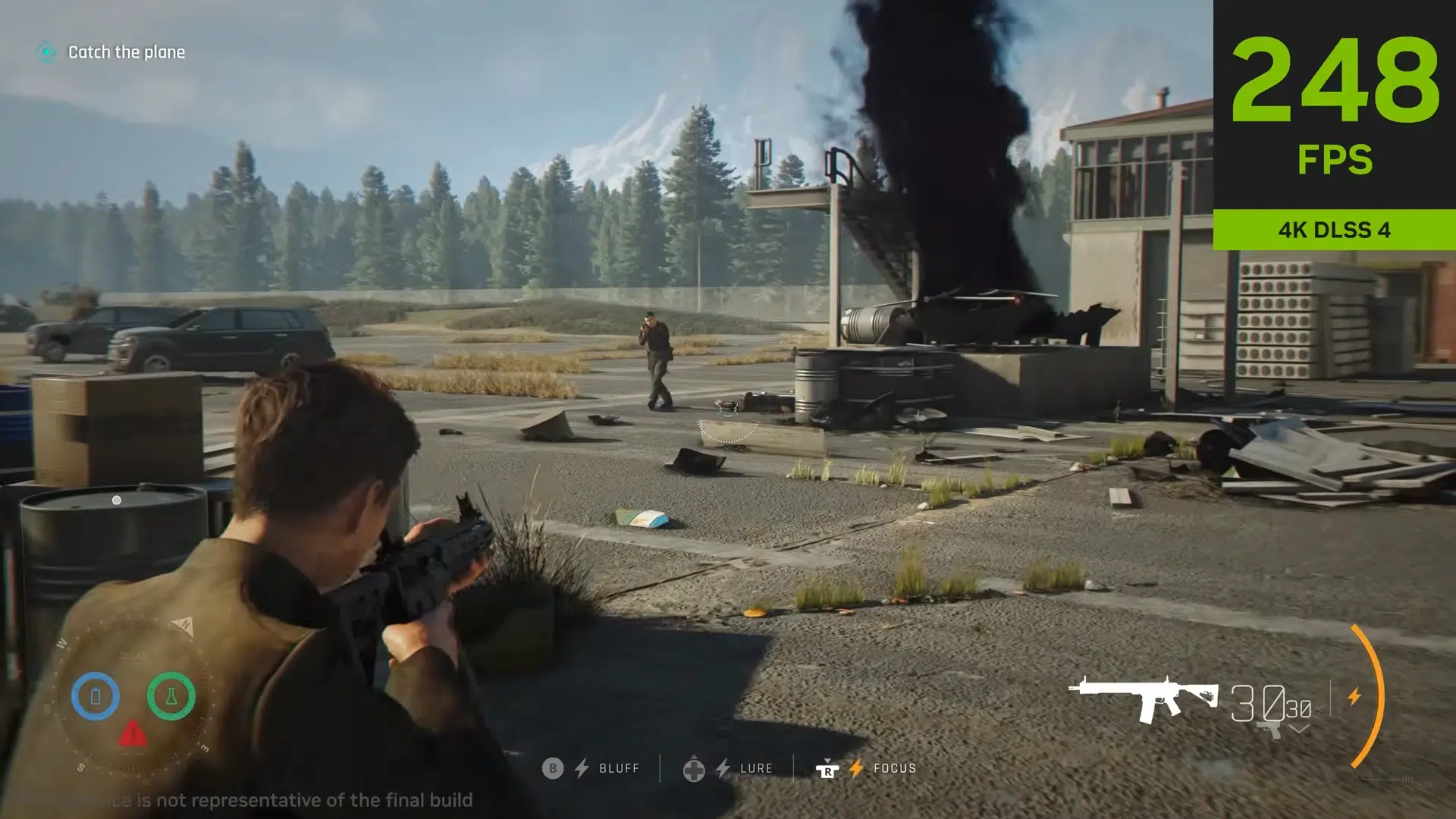The image size is (1456, 819).
Task: Click the yellow lightning Focus icon
Action: pos(856,768)
